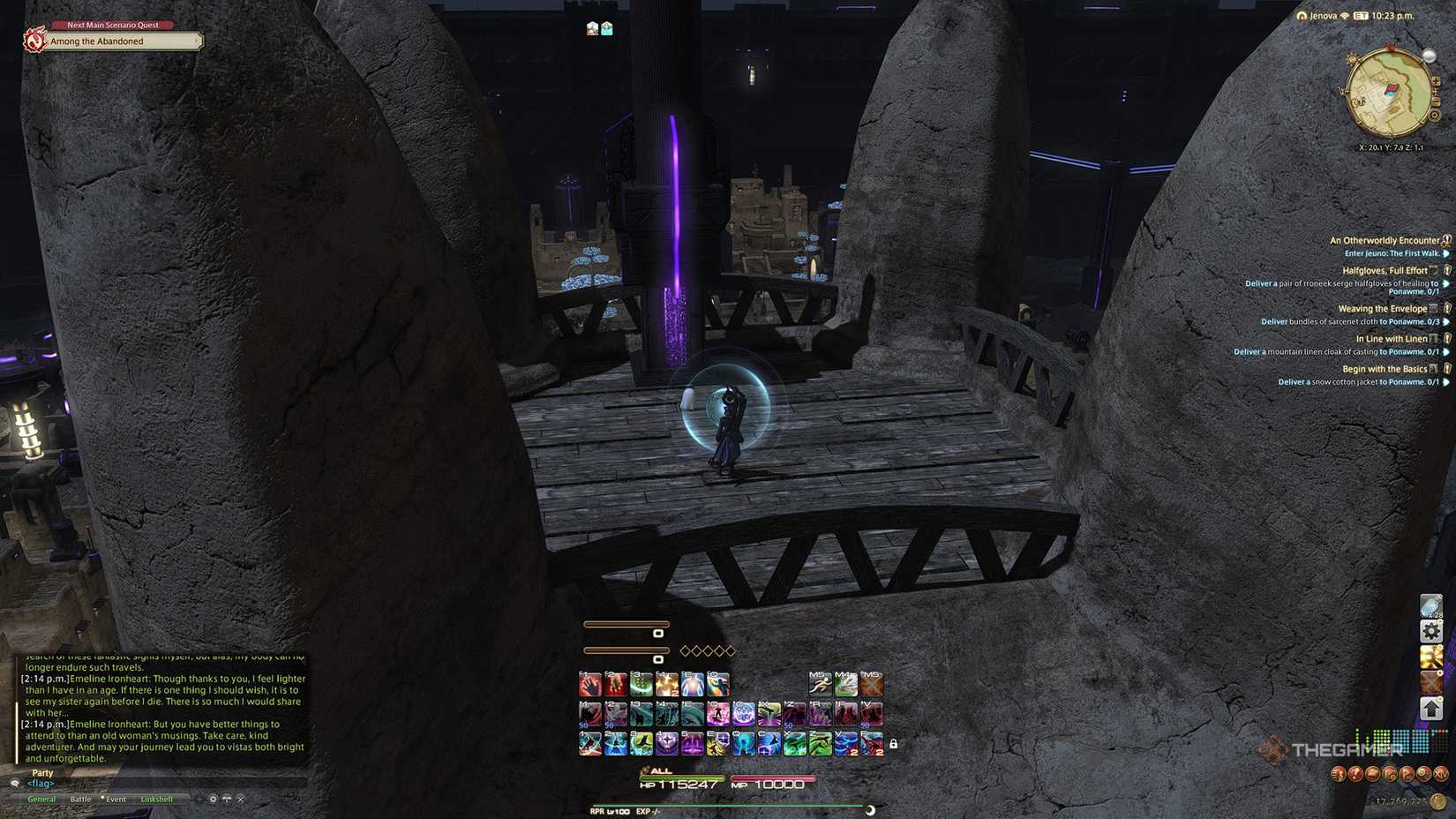
Task: Click the <flag> link in chat
Action: point(41,784)
